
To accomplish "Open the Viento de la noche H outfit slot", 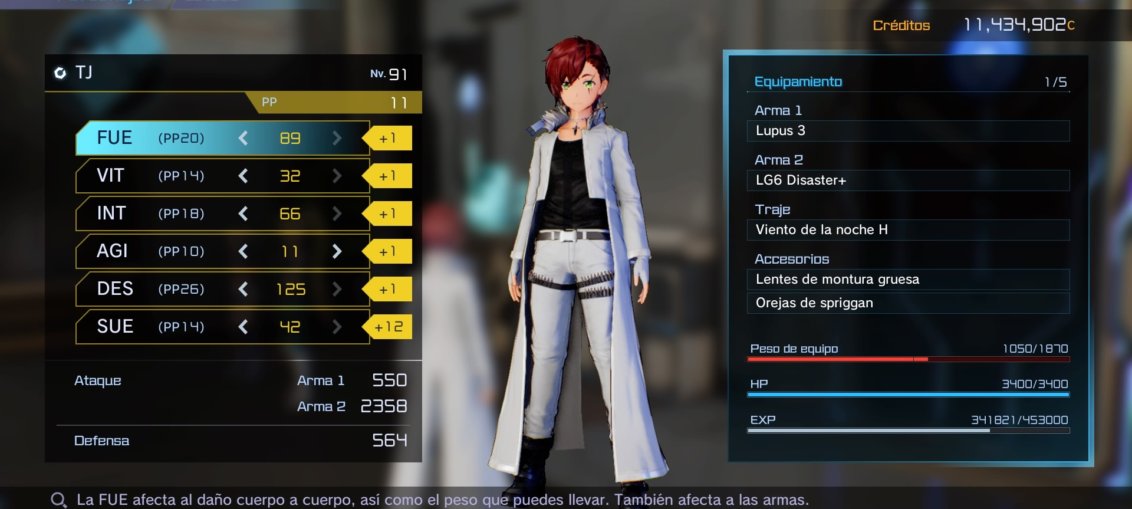I will click(x=908, y=230).
